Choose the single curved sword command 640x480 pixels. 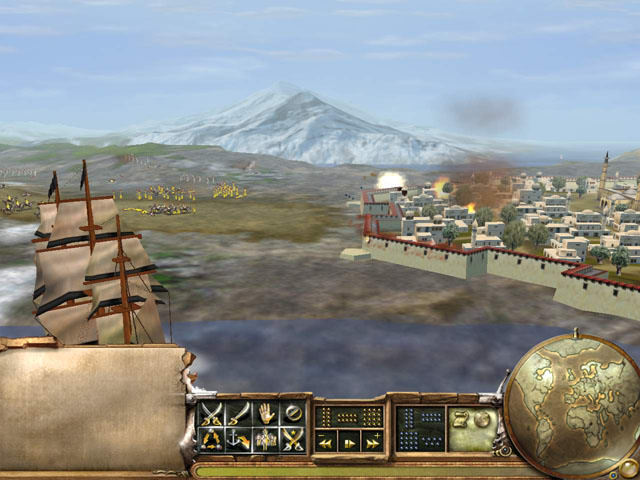coord(238,412)
